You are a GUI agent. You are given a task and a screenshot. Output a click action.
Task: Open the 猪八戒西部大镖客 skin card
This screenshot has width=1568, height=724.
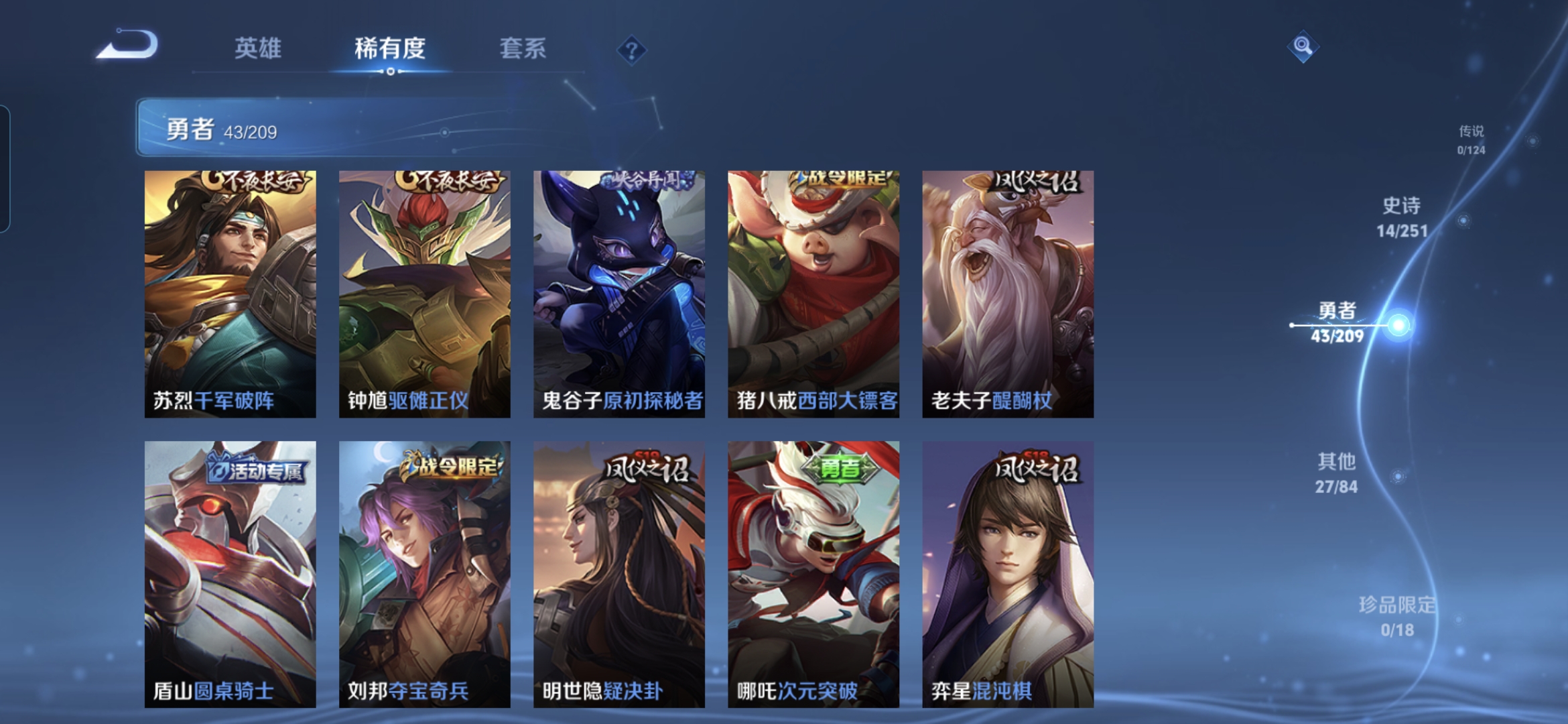point(813,294)
